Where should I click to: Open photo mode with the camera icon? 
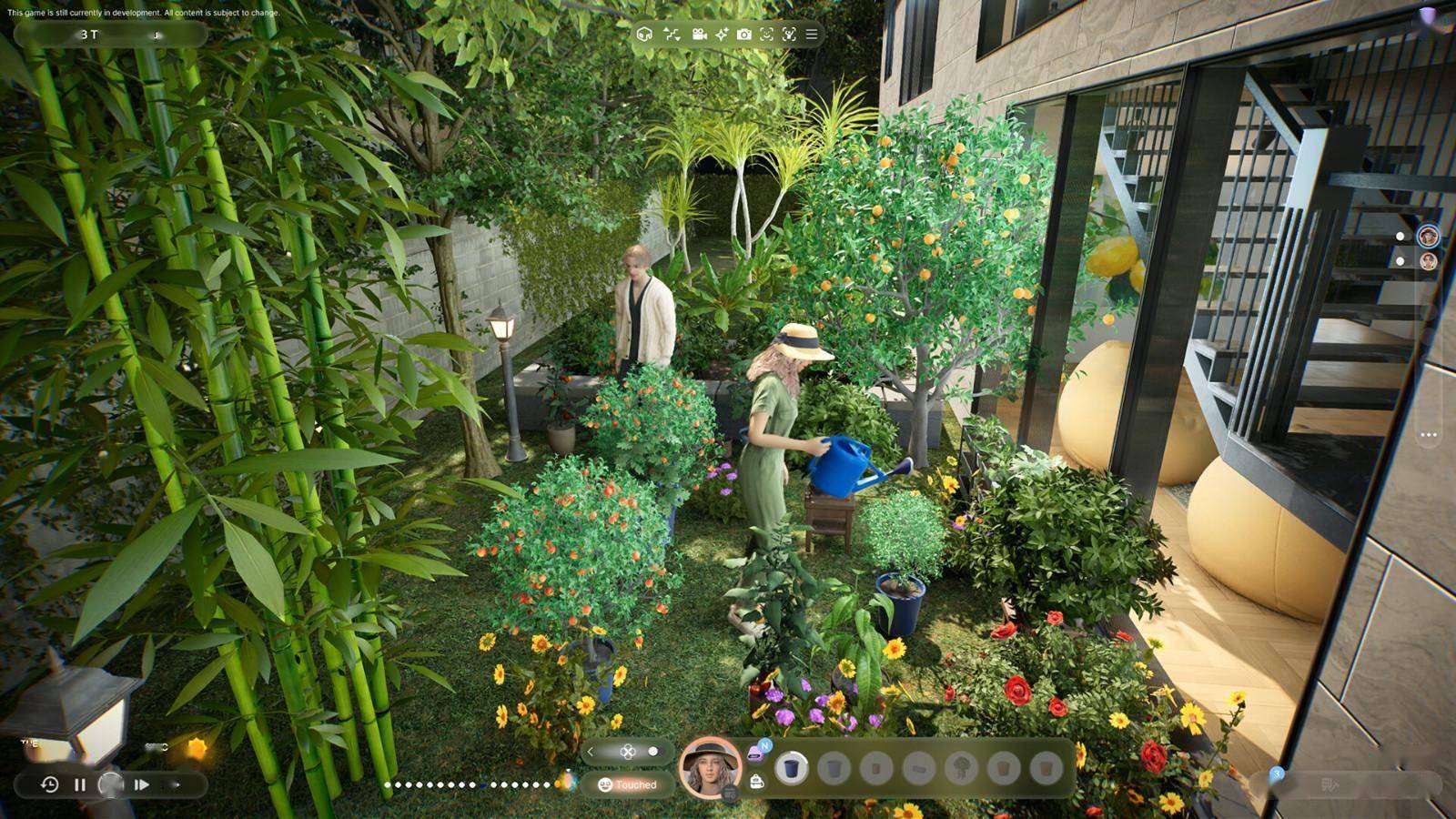click(x=744, y=35)
